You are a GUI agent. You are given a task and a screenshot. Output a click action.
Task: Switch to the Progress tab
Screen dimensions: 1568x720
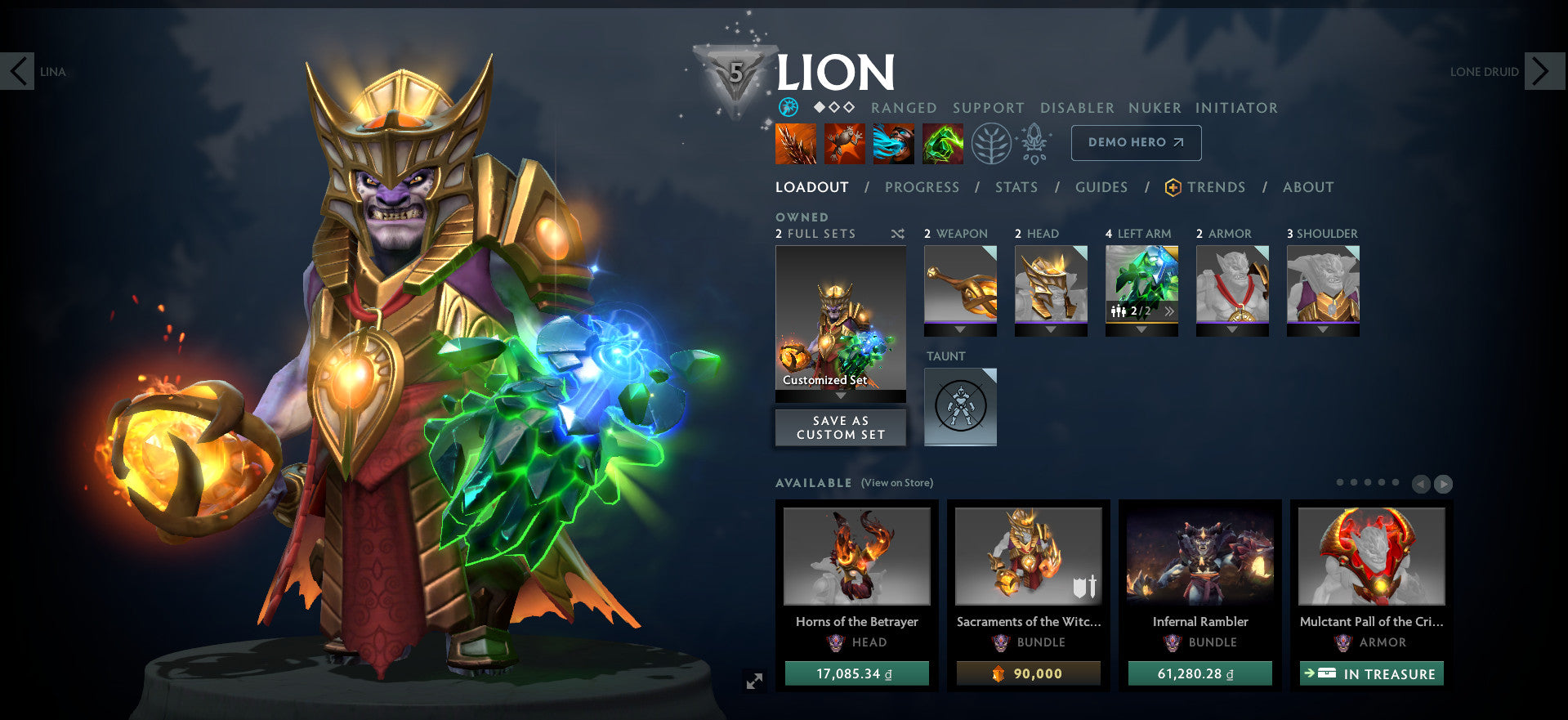pyautogui.click(x=922, y=187)
